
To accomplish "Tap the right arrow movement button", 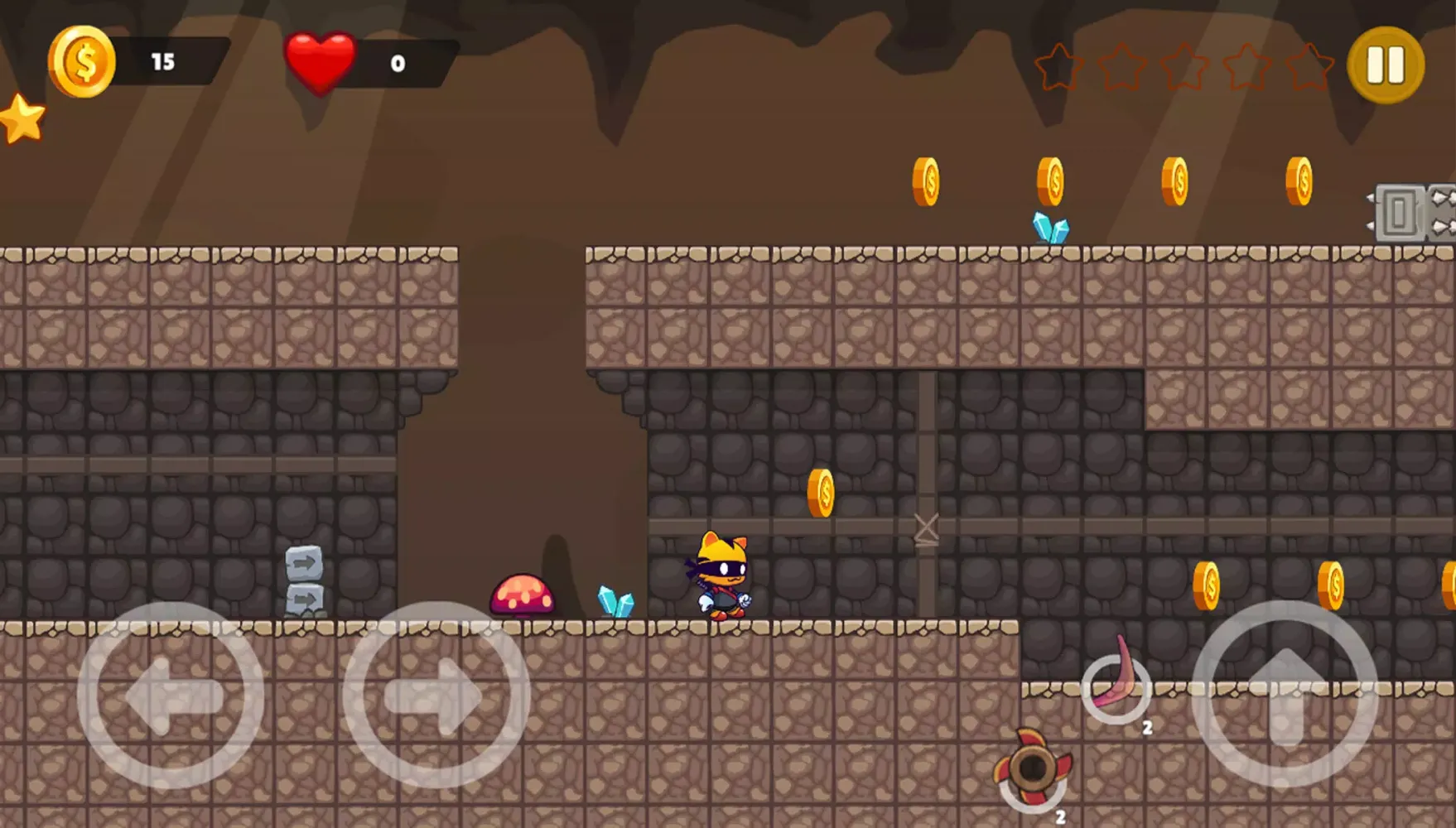I will pyautogui.click(x=436, y=696).
